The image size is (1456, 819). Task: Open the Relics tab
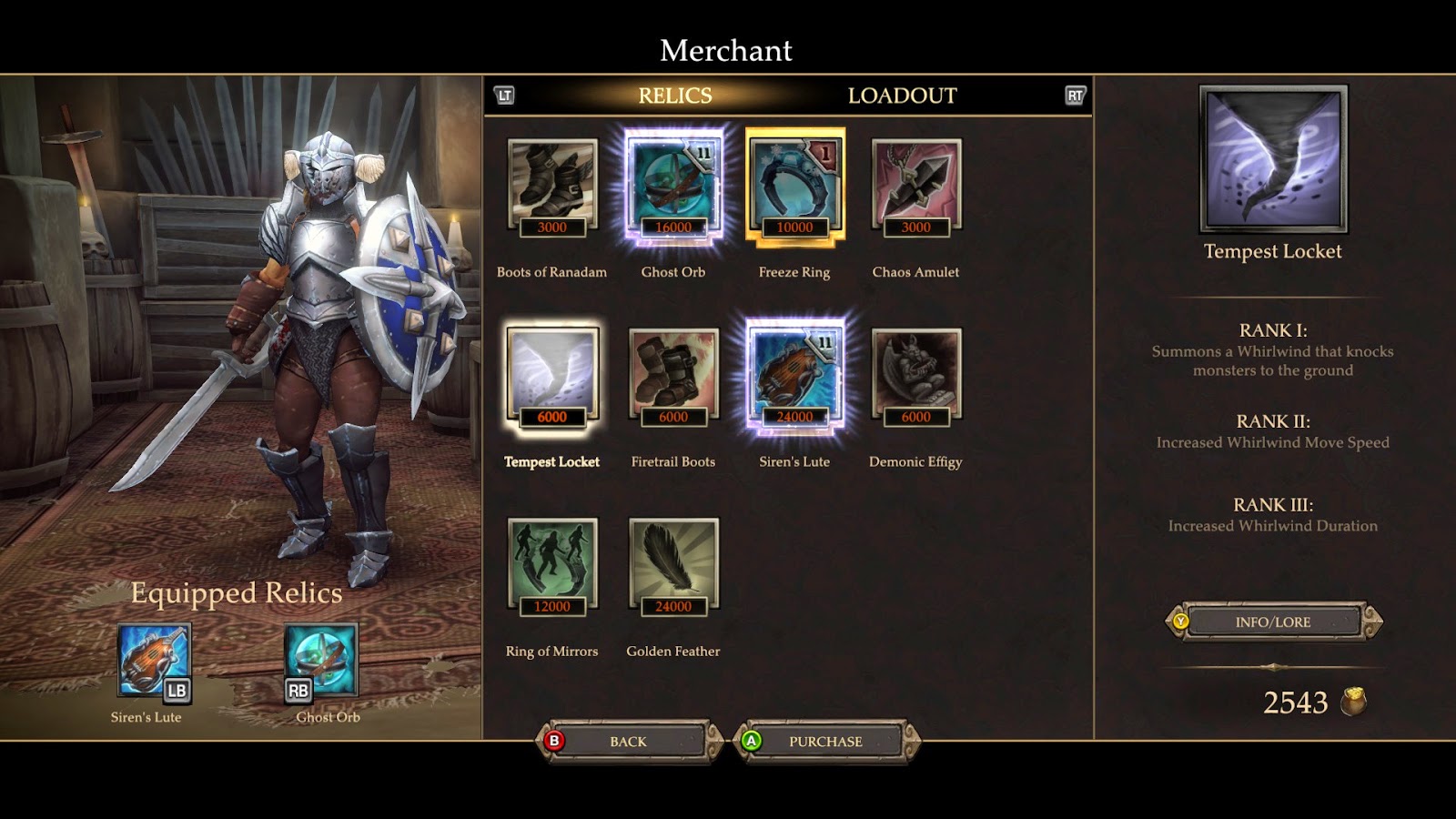click(674, 96)
